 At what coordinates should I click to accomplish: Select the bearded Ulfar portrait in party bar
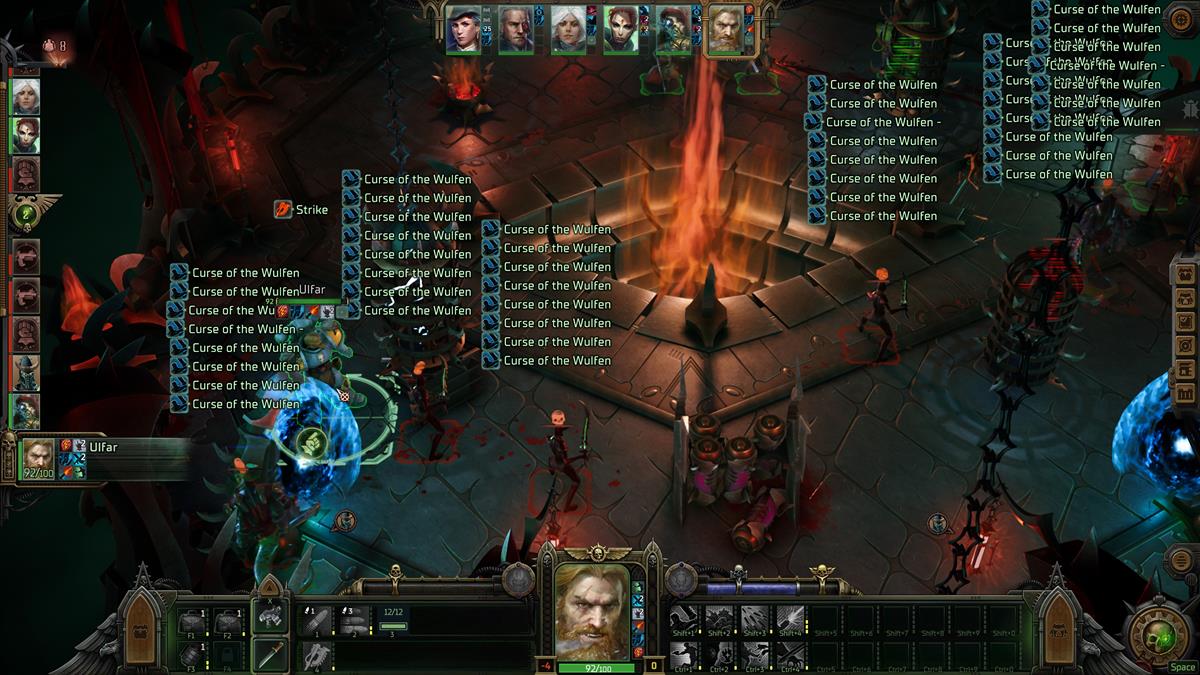point(725,29)
